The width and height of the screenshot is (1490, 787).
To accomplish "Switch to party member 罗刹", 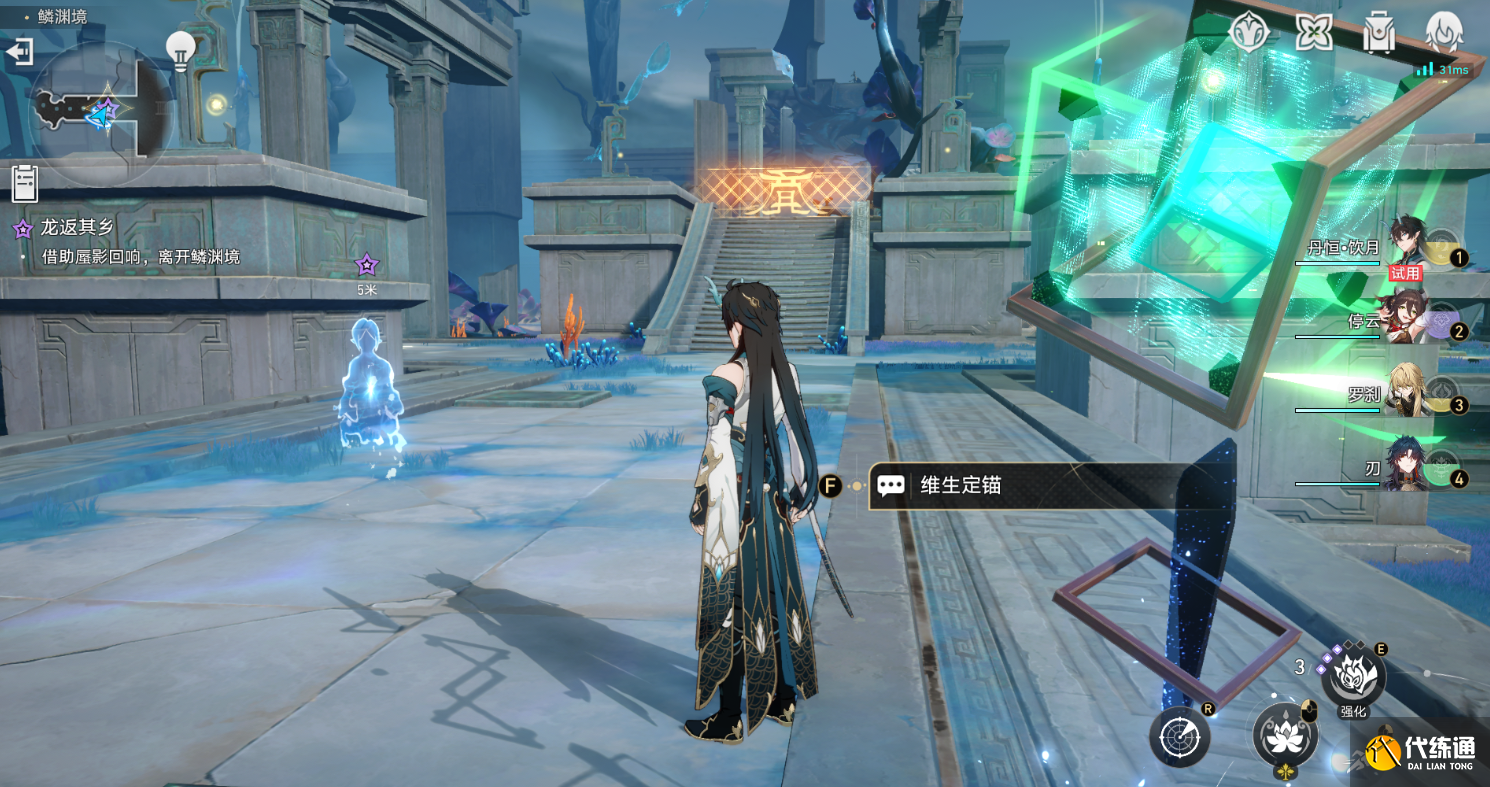I will [1412, 393].
